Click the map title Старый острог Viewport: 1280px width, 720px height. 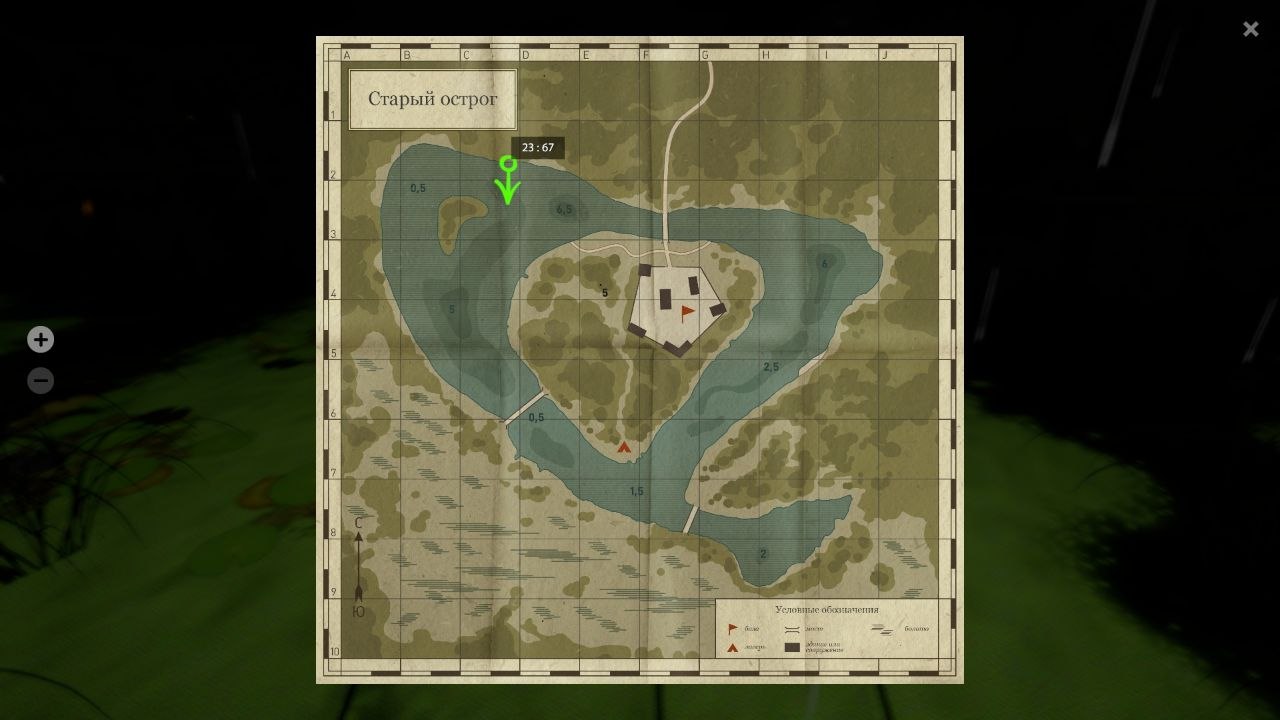tap(433, 98)
